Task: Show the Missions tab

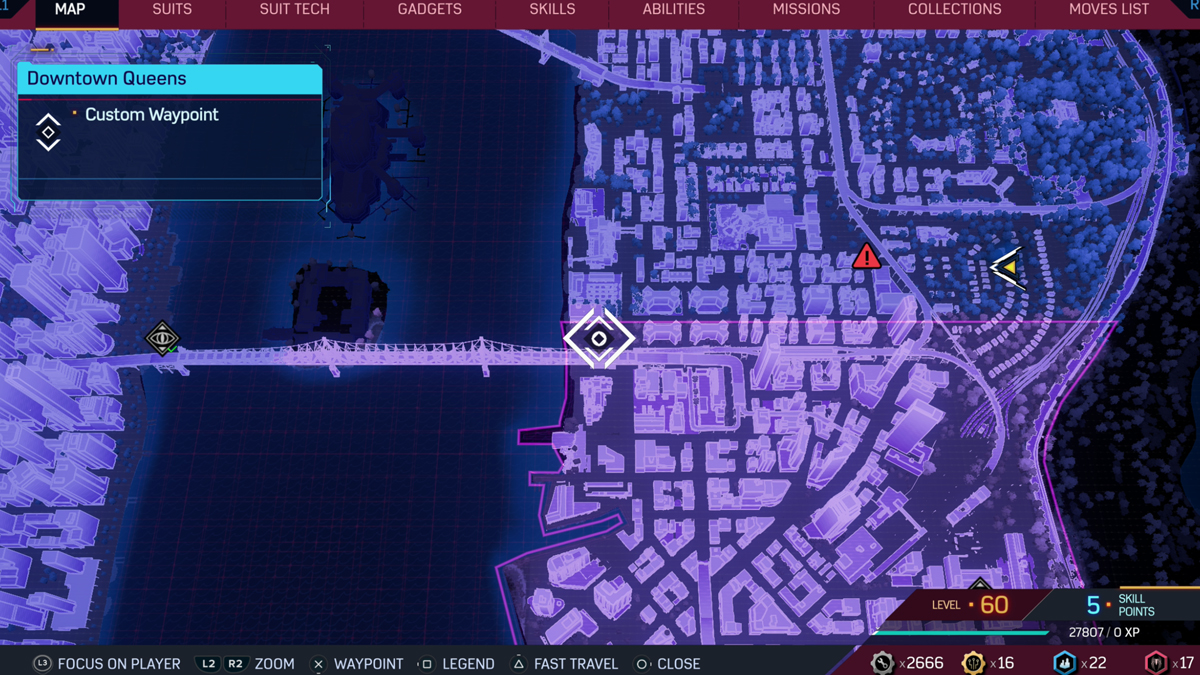Action: pyautogui.click(x=806, y=10)
